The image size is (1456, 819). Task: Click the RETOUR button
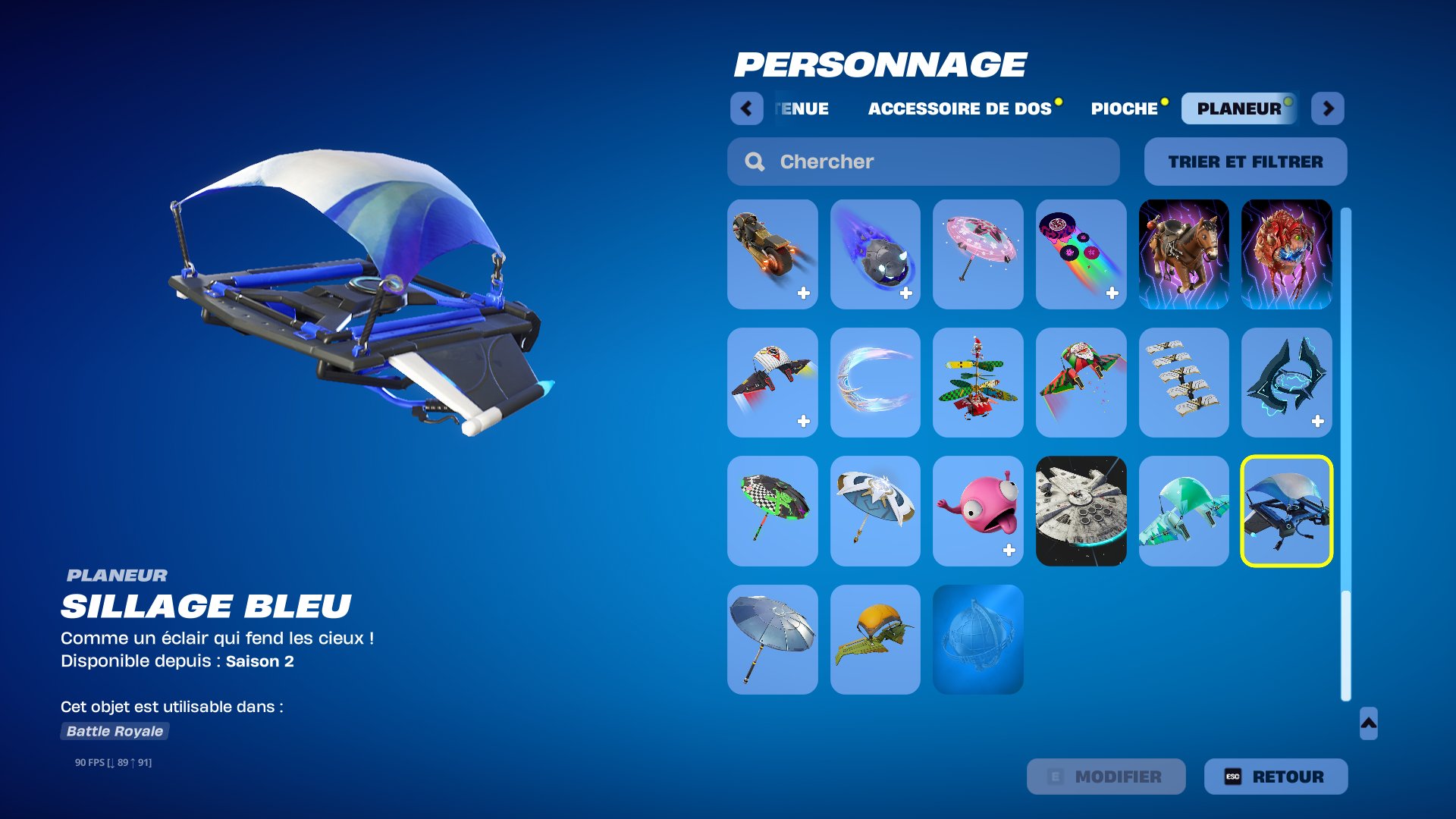1275,776
